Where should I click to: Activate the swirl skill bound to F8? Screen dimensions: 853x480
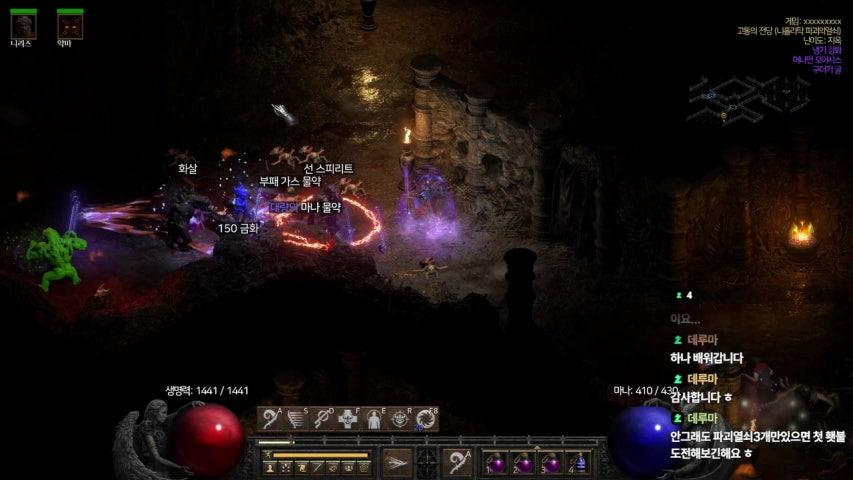[x=426, y=419]
